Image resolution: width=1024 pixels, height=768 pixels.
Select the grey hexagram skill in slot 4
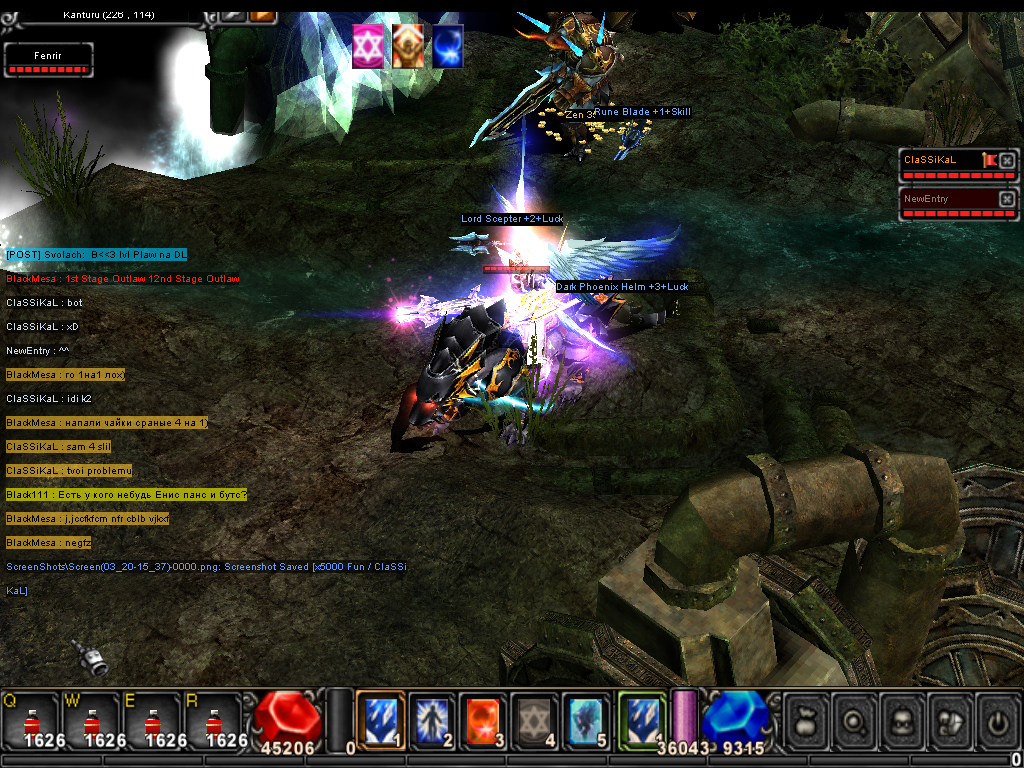pos(534,718)
